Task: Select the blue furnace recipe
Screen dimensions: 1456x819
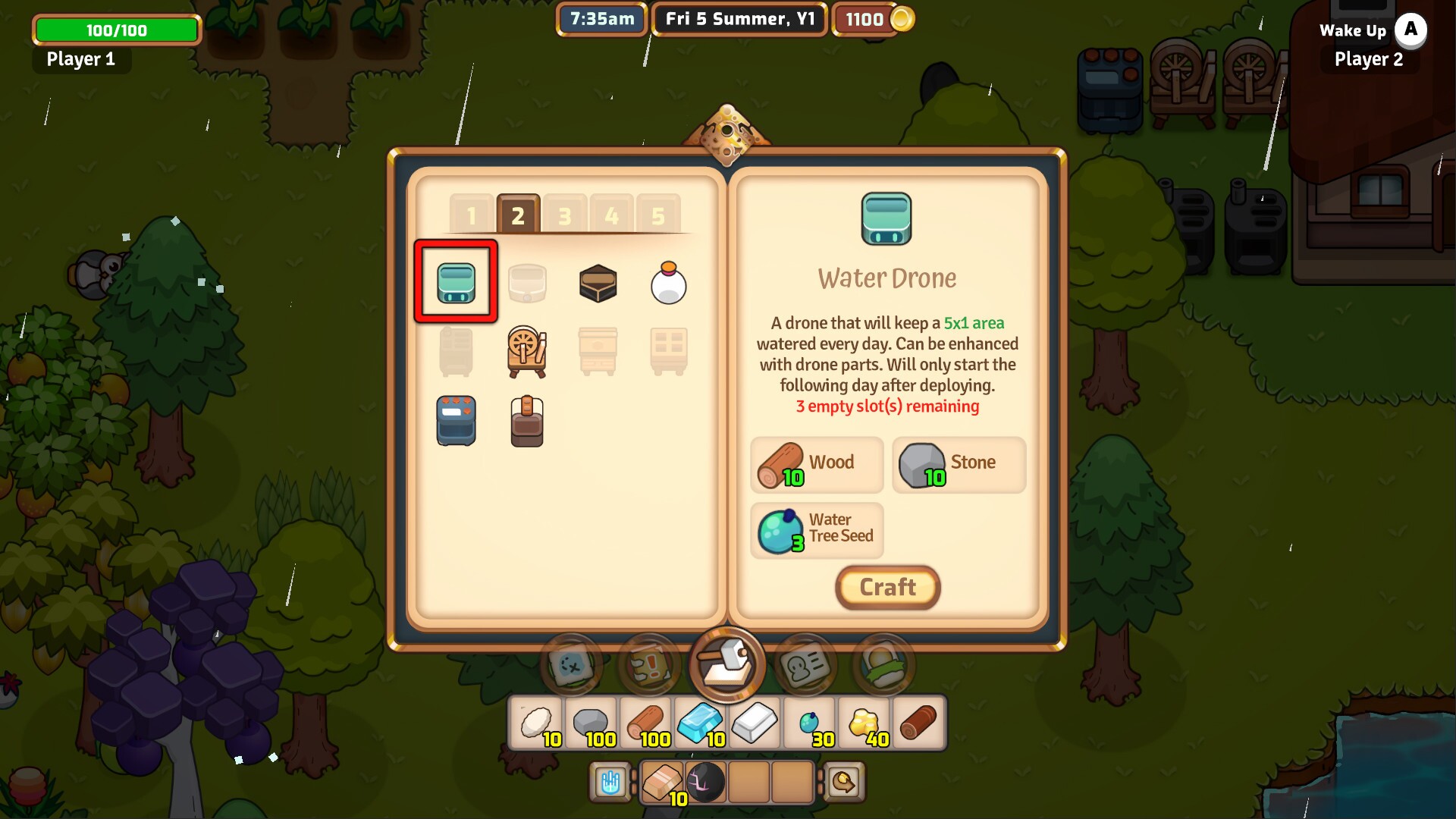Action: tap(455, 420)
